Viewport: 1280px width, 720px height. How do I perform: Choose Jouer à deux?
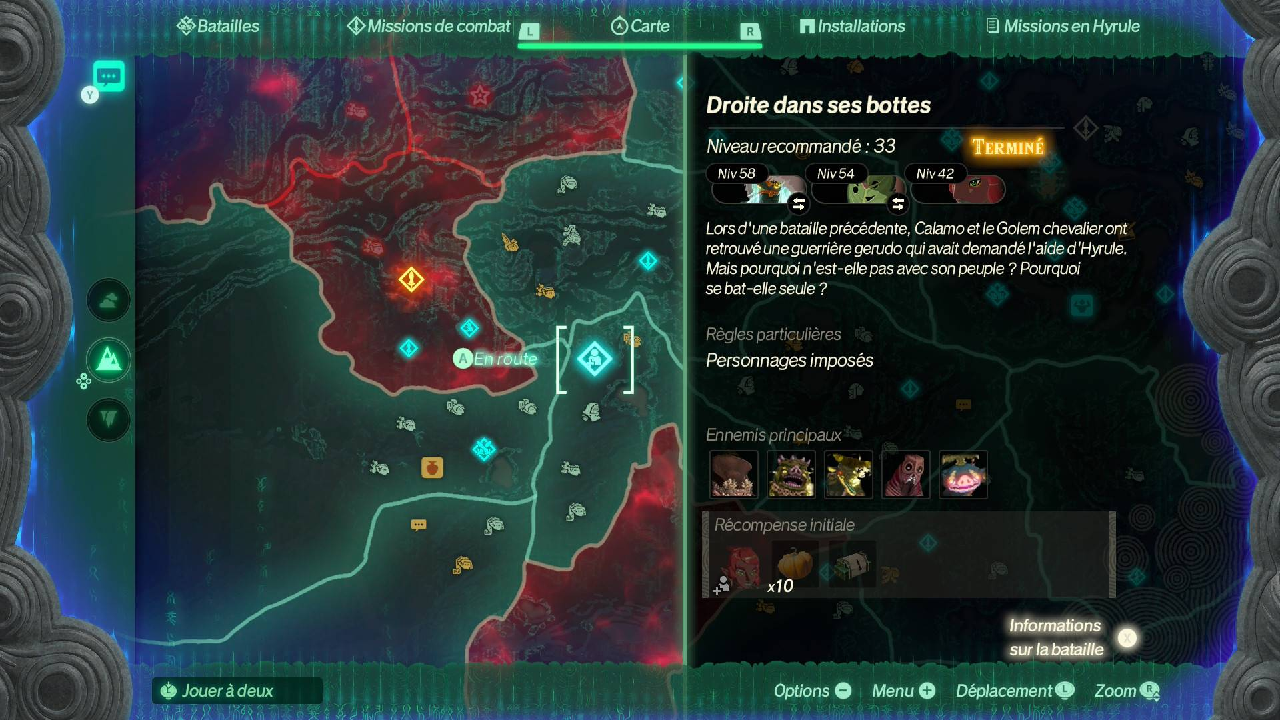[227, 690]
